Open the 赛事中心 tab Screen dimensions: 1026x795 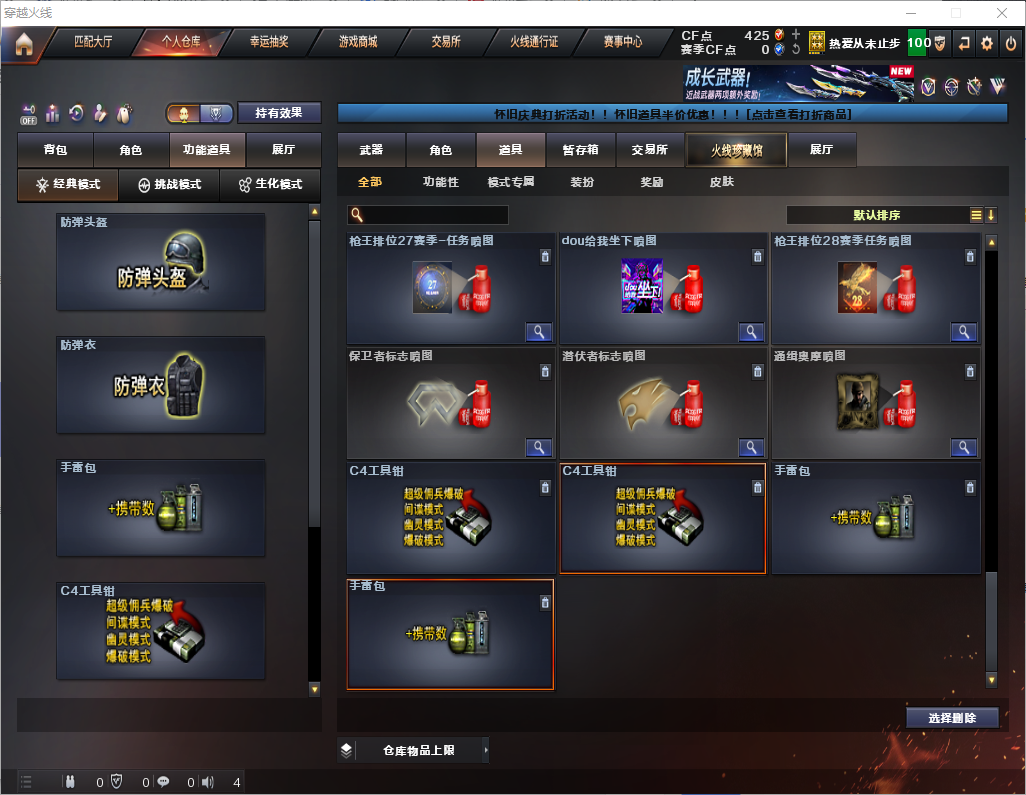pos(623,42)
